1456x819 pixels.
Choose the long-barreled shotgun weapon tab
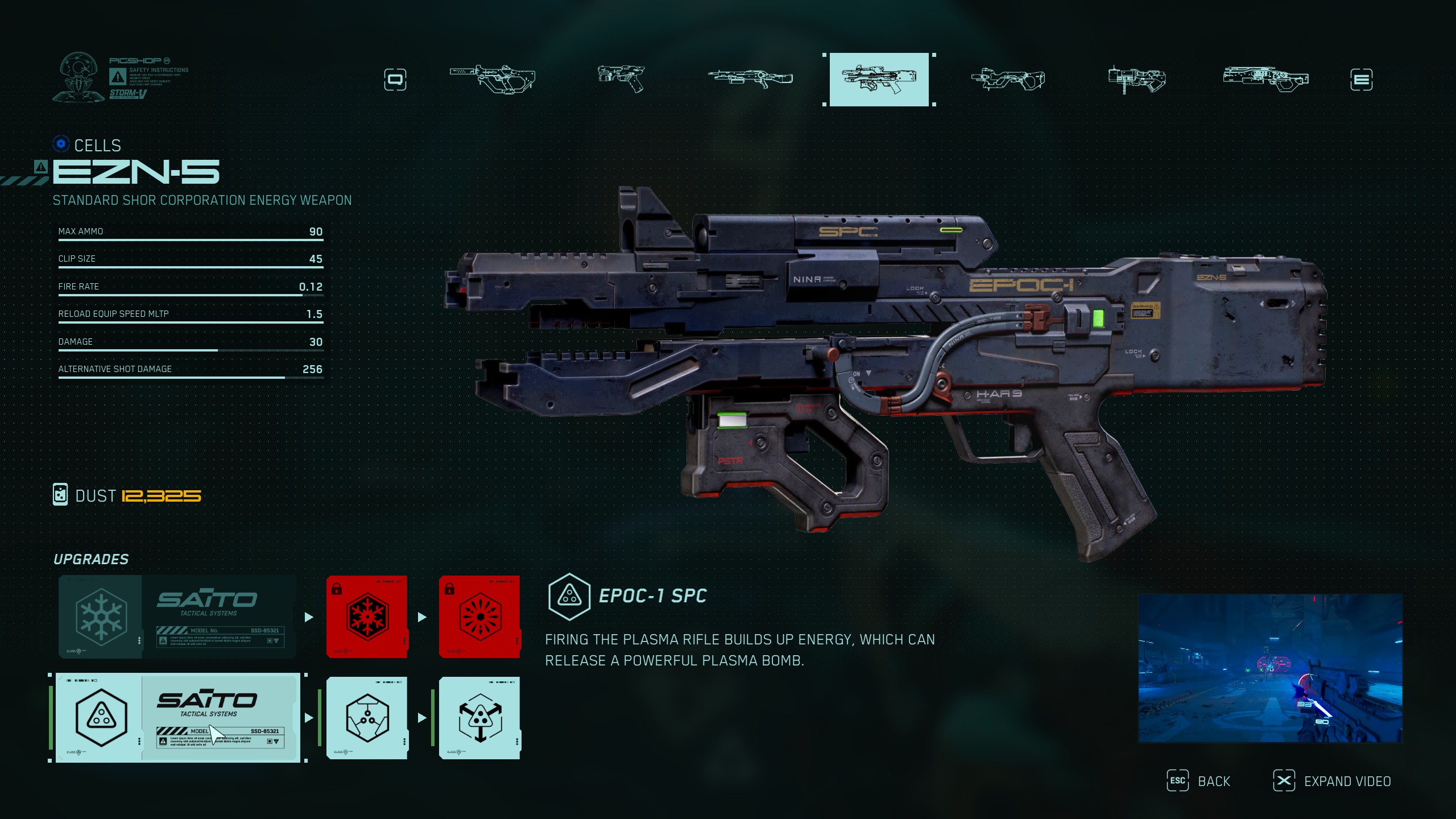tap(750, 78)
